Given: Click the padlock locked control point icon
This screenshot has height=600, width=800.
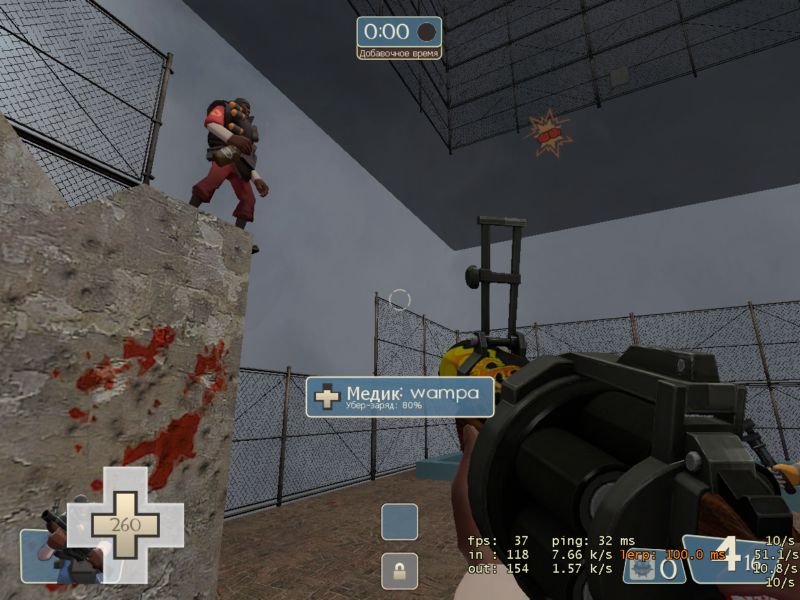Looking at the screenshot, I should point(399,572).
